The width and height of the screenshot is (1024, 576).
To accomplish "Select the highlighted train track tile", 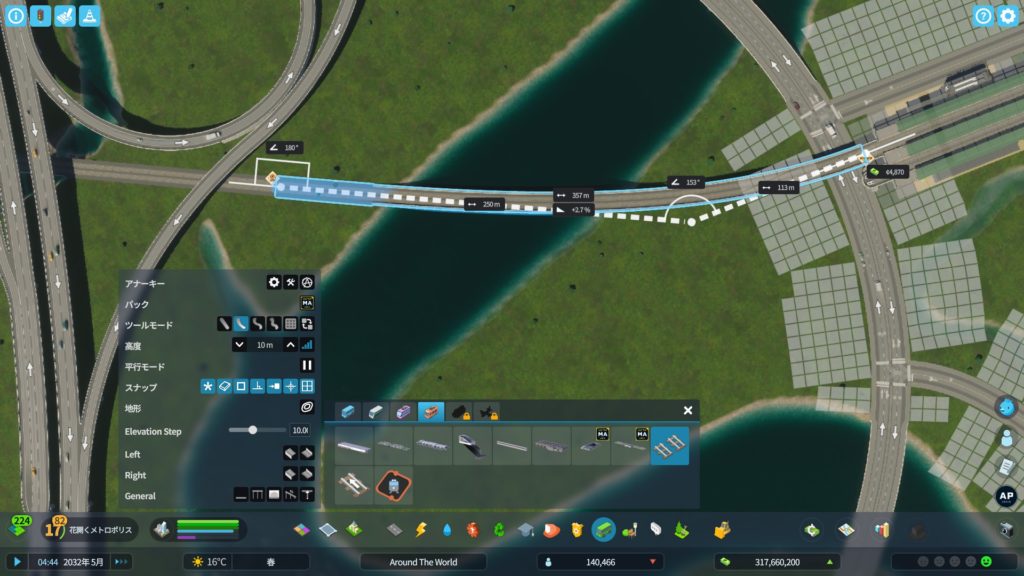I will pyautogui.click(x=669, y=445).
